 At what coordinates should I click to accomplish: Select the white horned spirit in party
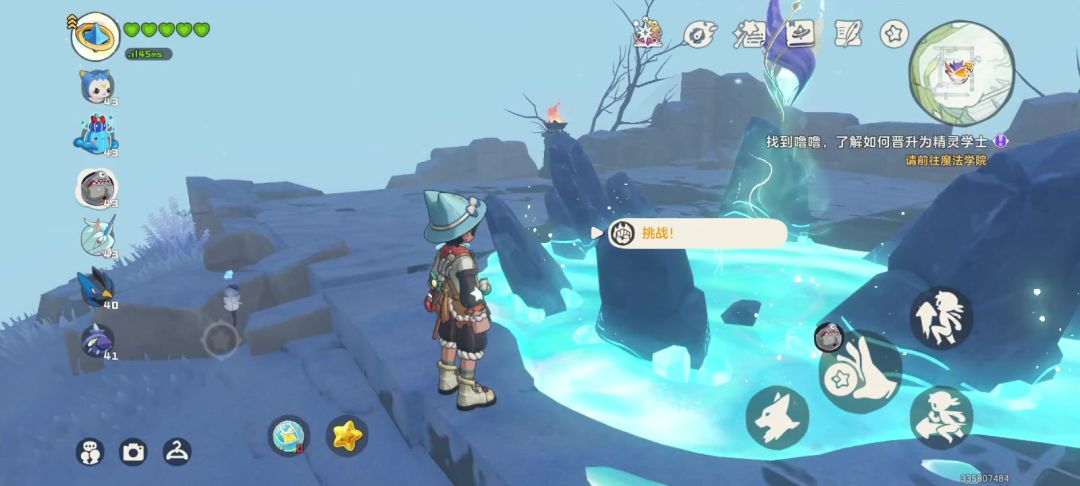[x=97, y=237]
